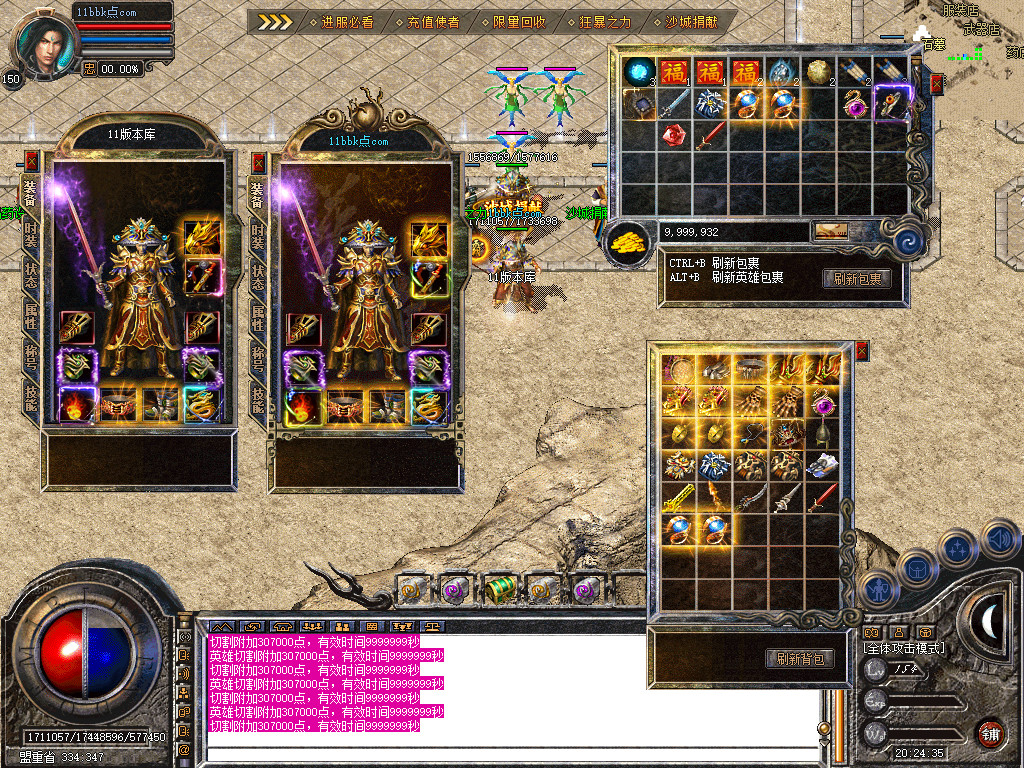
Task: Click the gold coins pile icon
Action: point(627,241)
